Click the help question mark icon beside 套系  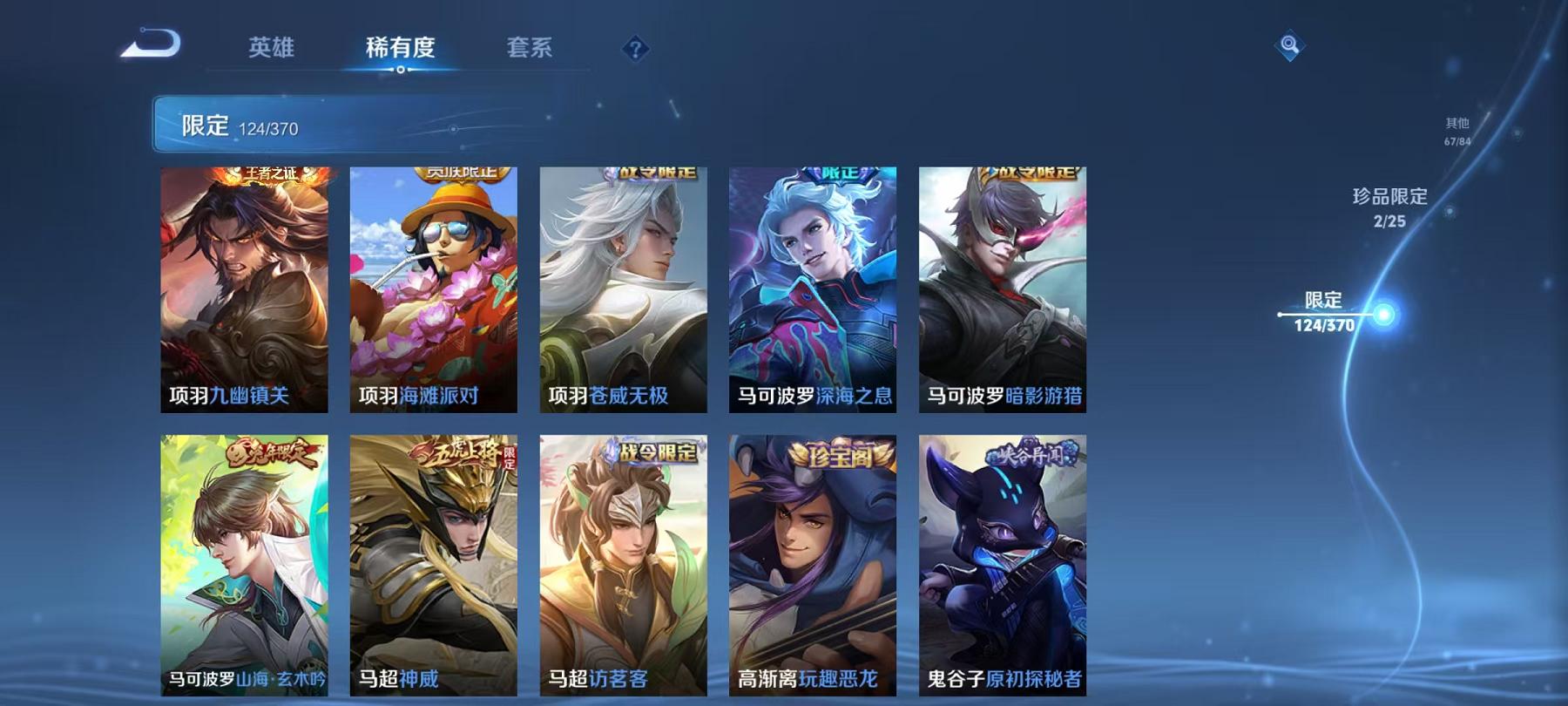pyautogui.click(x=637, y=49)
